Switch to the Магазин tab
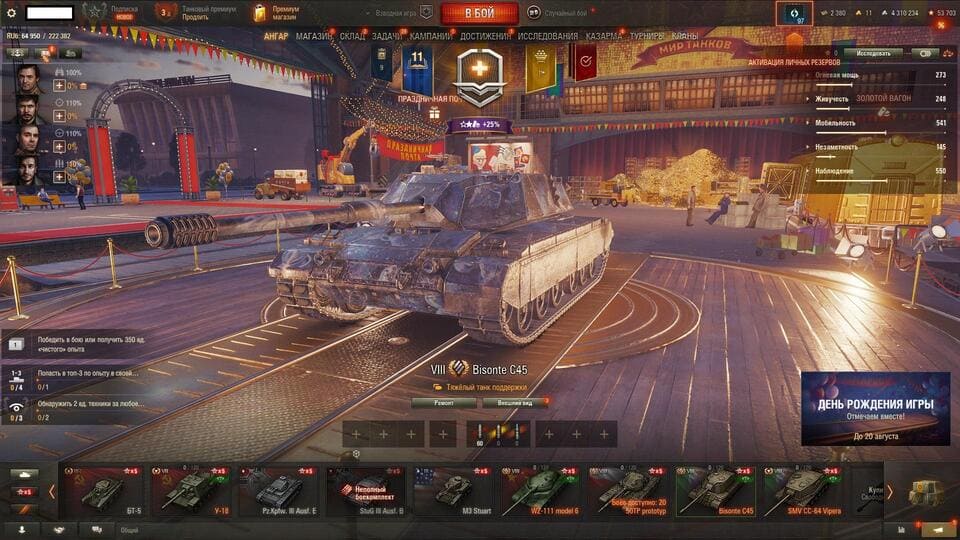The image size is (960, 540). [314, 36]
